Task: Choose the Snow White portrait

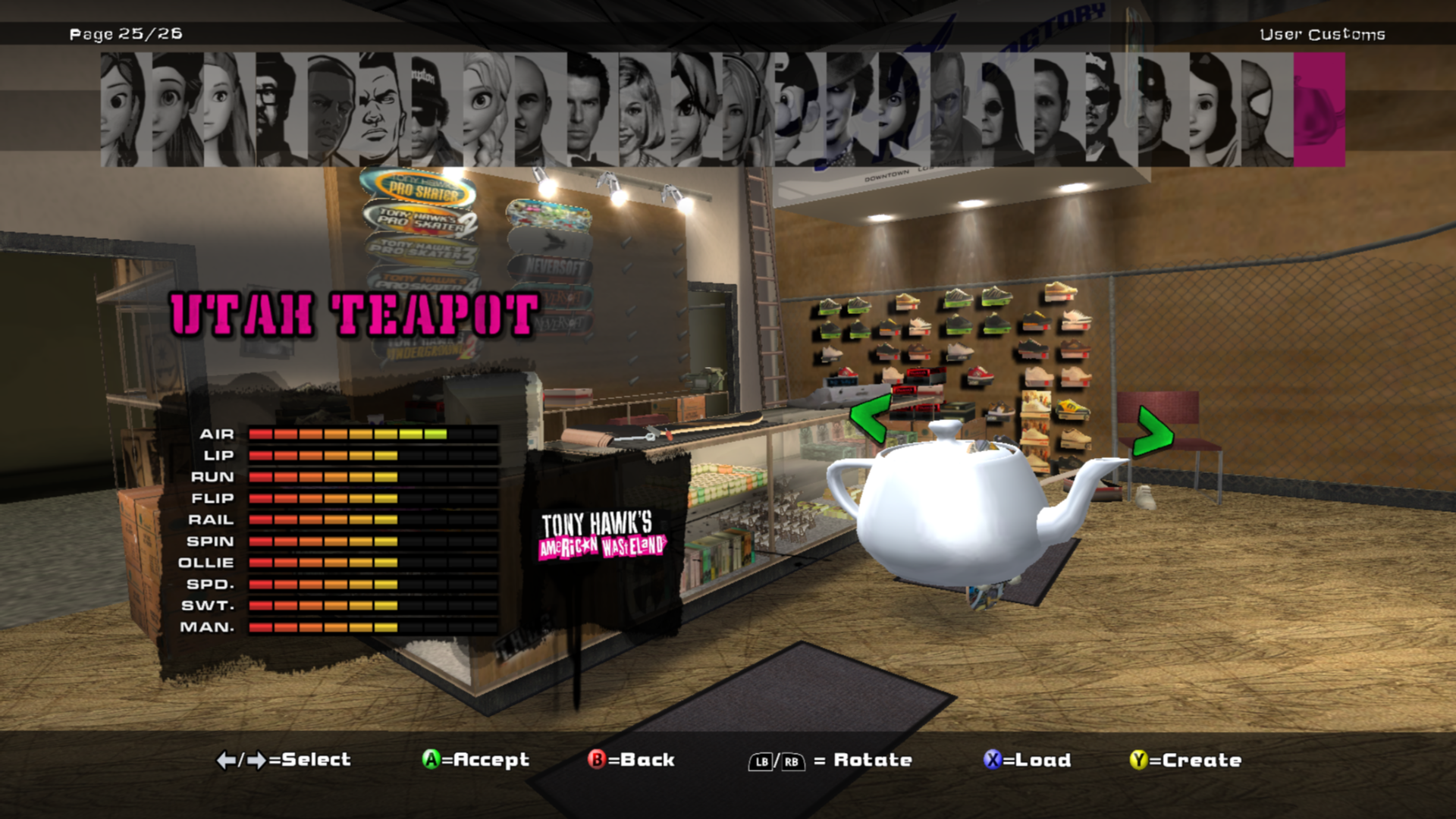Action: (1215, 110)
